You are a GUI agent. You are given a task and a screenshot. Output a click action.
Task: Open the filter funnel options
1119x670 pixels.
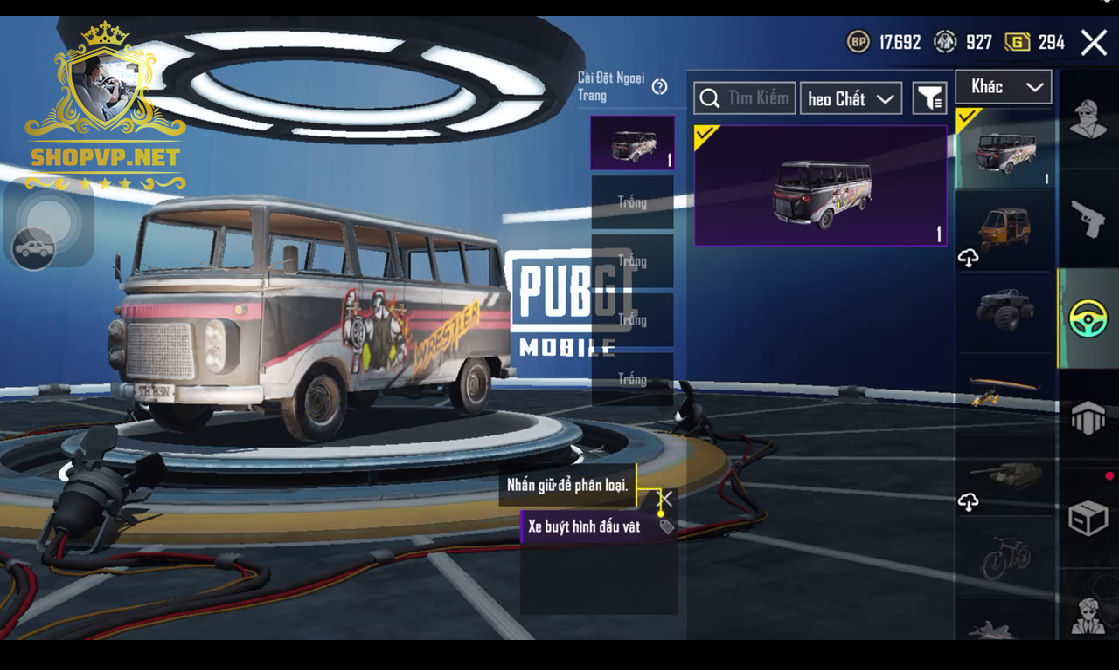point(930,98)
